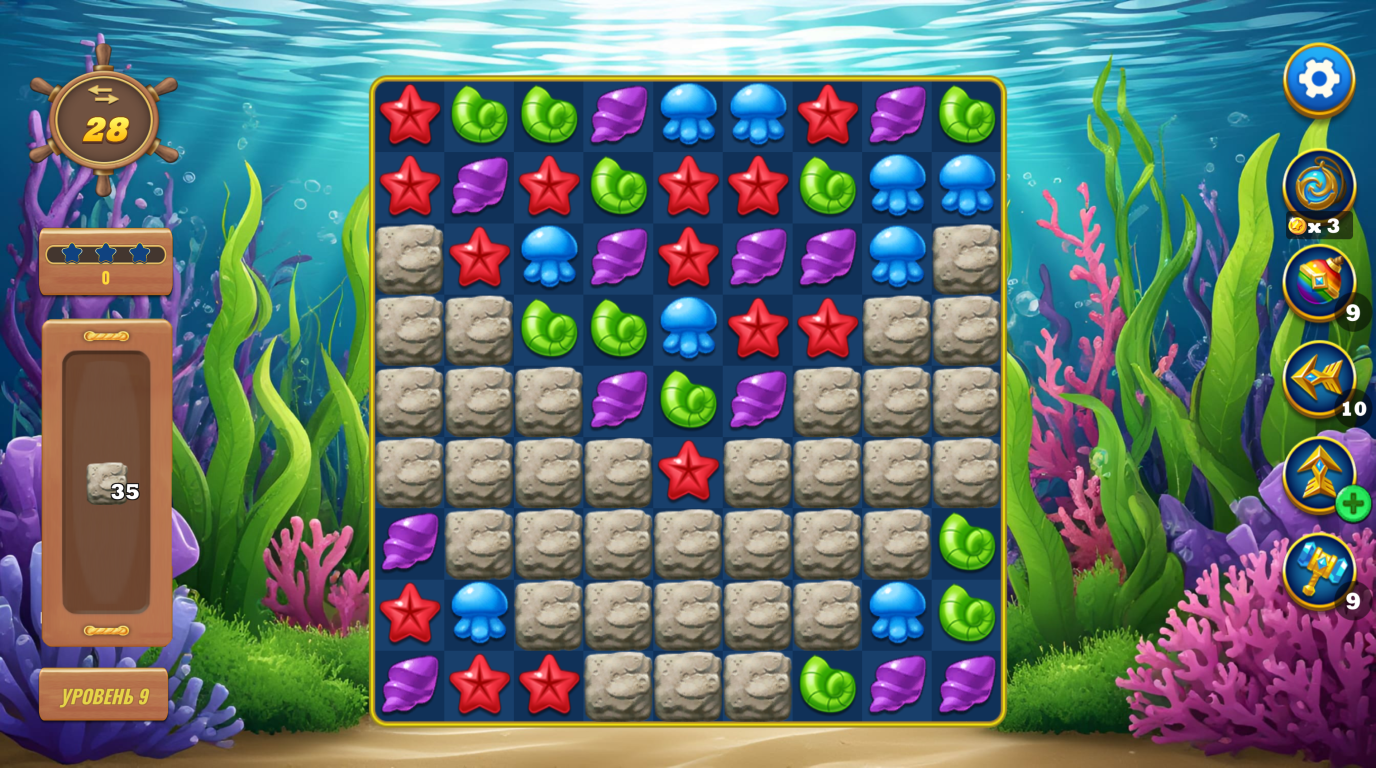Select a purple shell tile on the board
The width and height of the screenshot is (1376, 768).
pyautogui.click(x=617, y=115)
